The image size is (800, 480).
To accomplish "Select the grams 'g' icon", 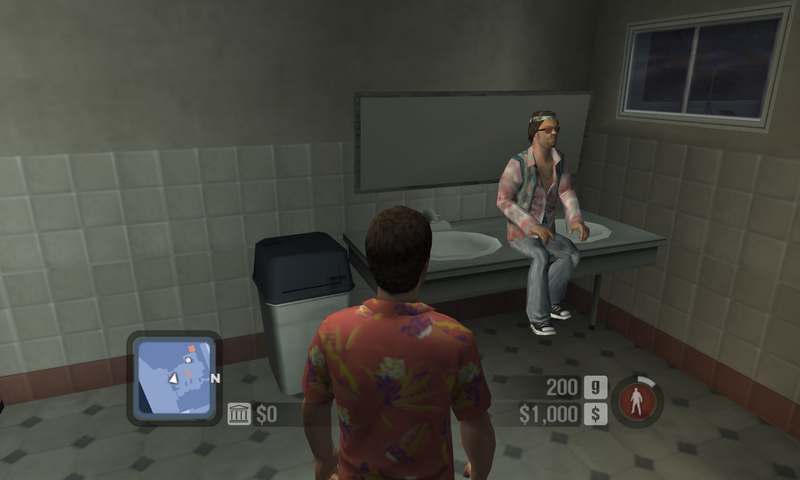I will [595, 387].
